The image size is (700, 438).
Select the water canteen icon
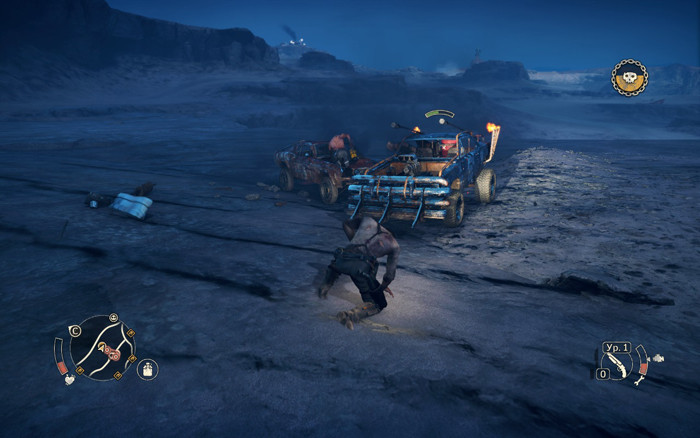pyautogui.click(x=147, y=370)
